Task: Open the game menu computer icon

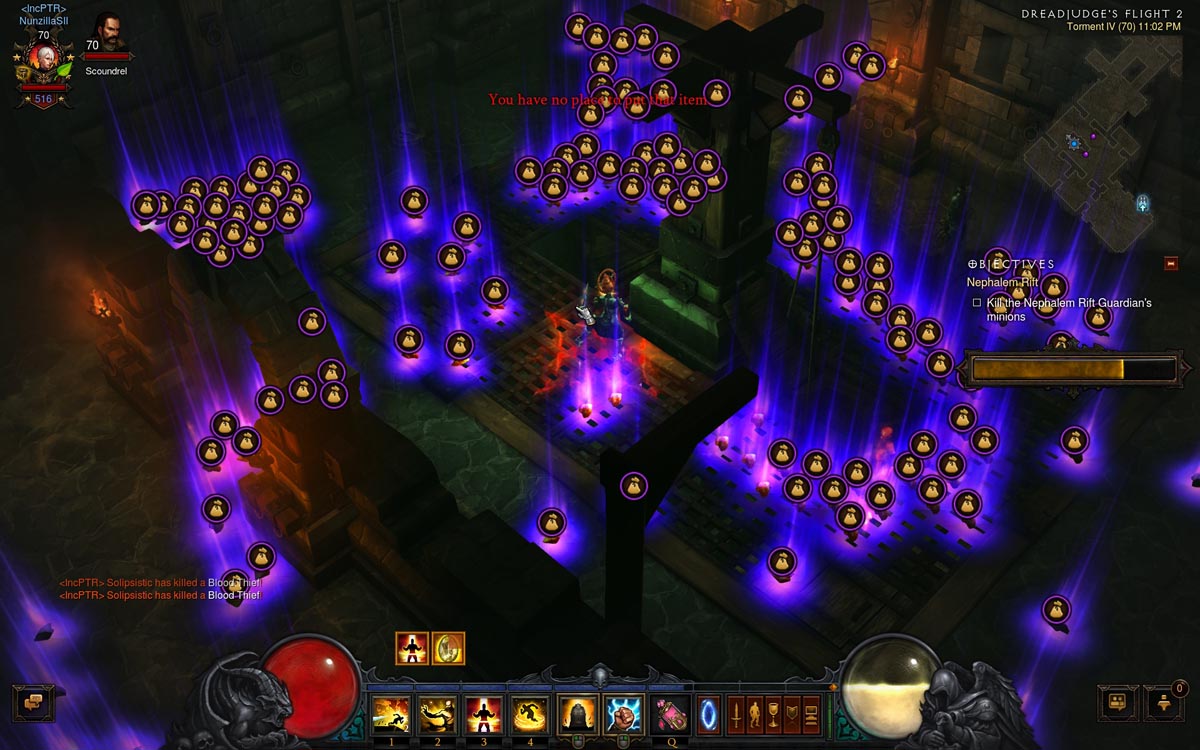Action: 812,714
